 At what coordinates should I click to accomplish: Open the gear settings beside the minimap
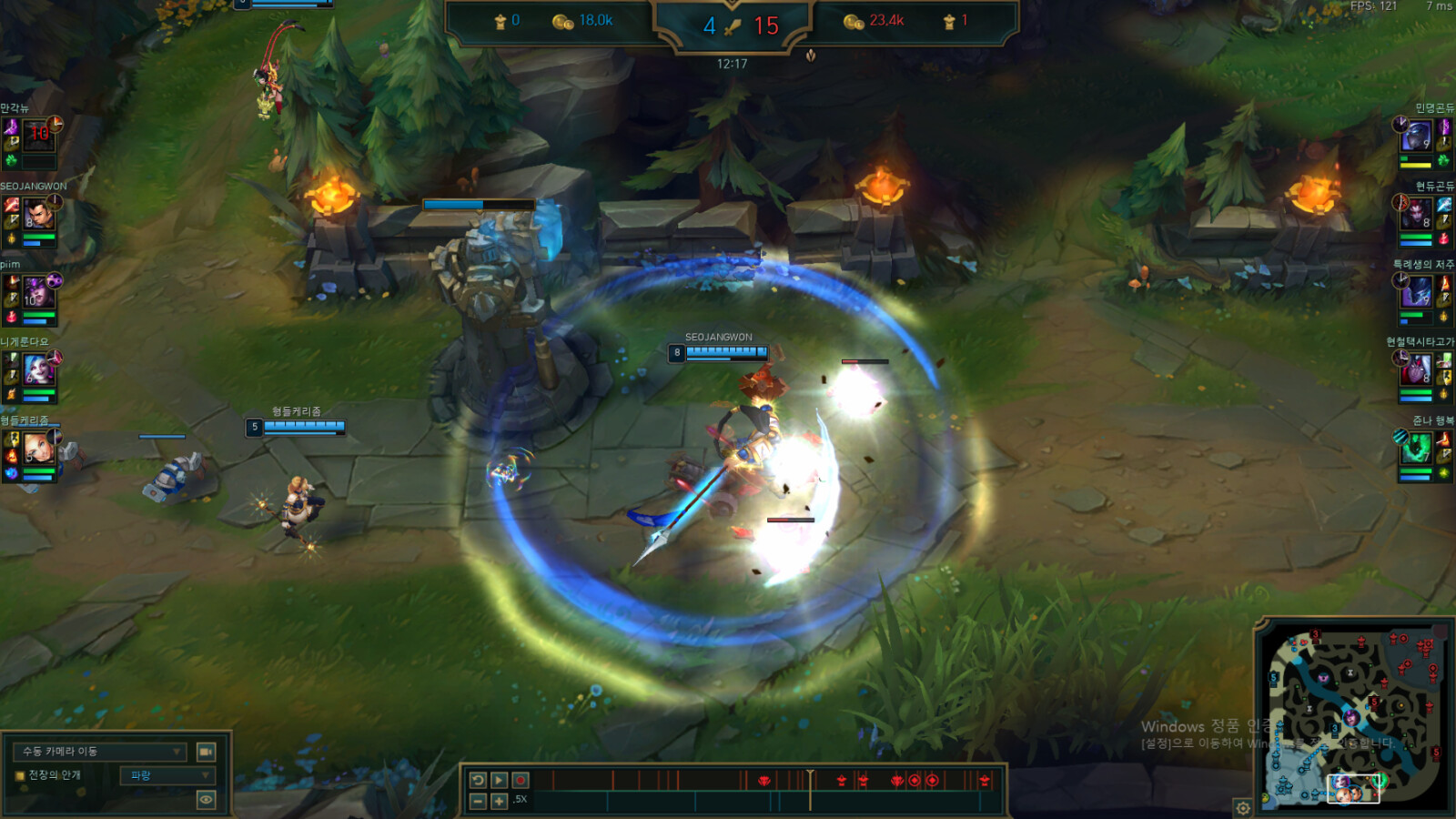pyautogui.click(x=1243, y=807)
